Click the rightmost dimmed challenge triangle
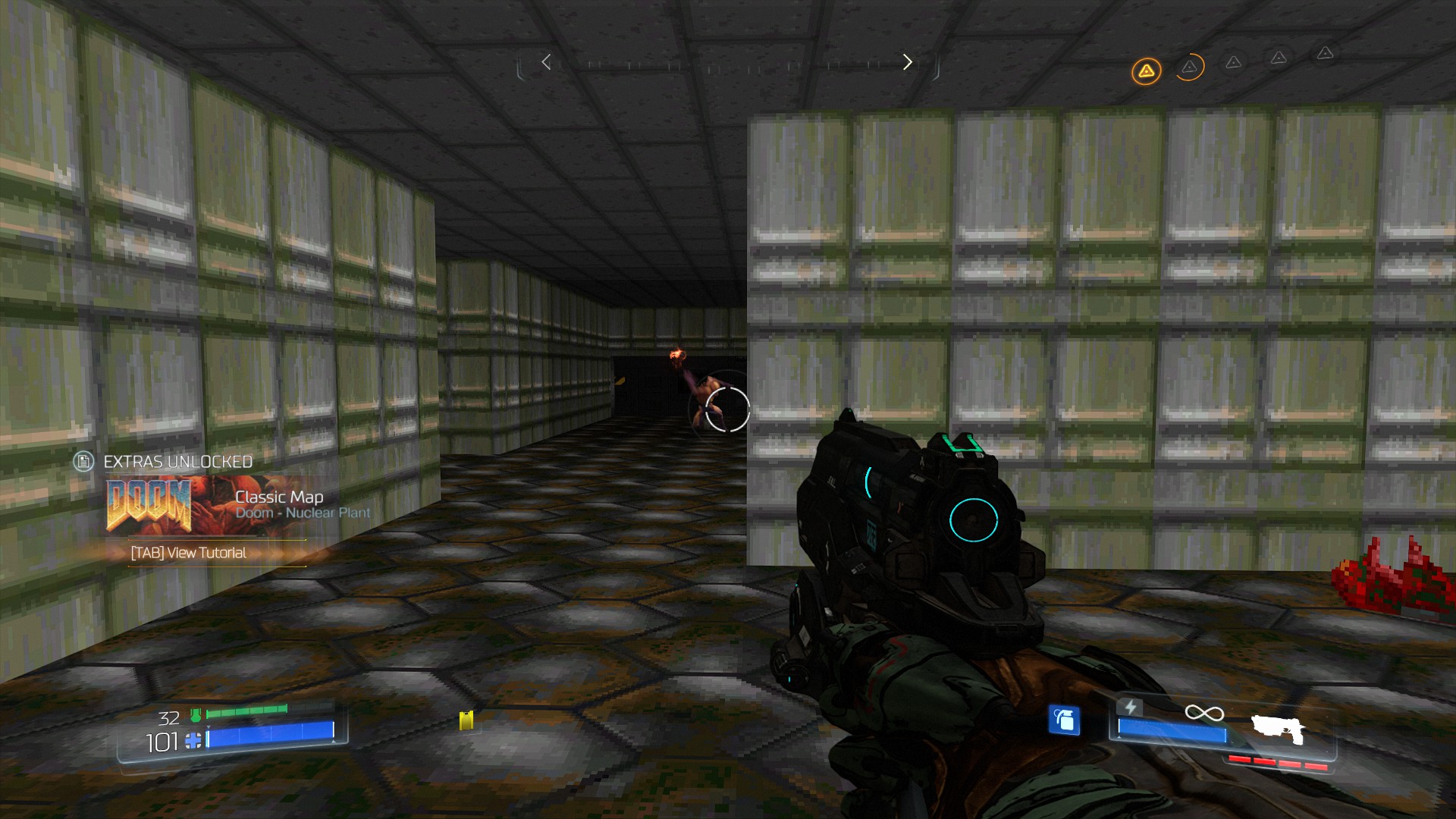 (1326, 55)
